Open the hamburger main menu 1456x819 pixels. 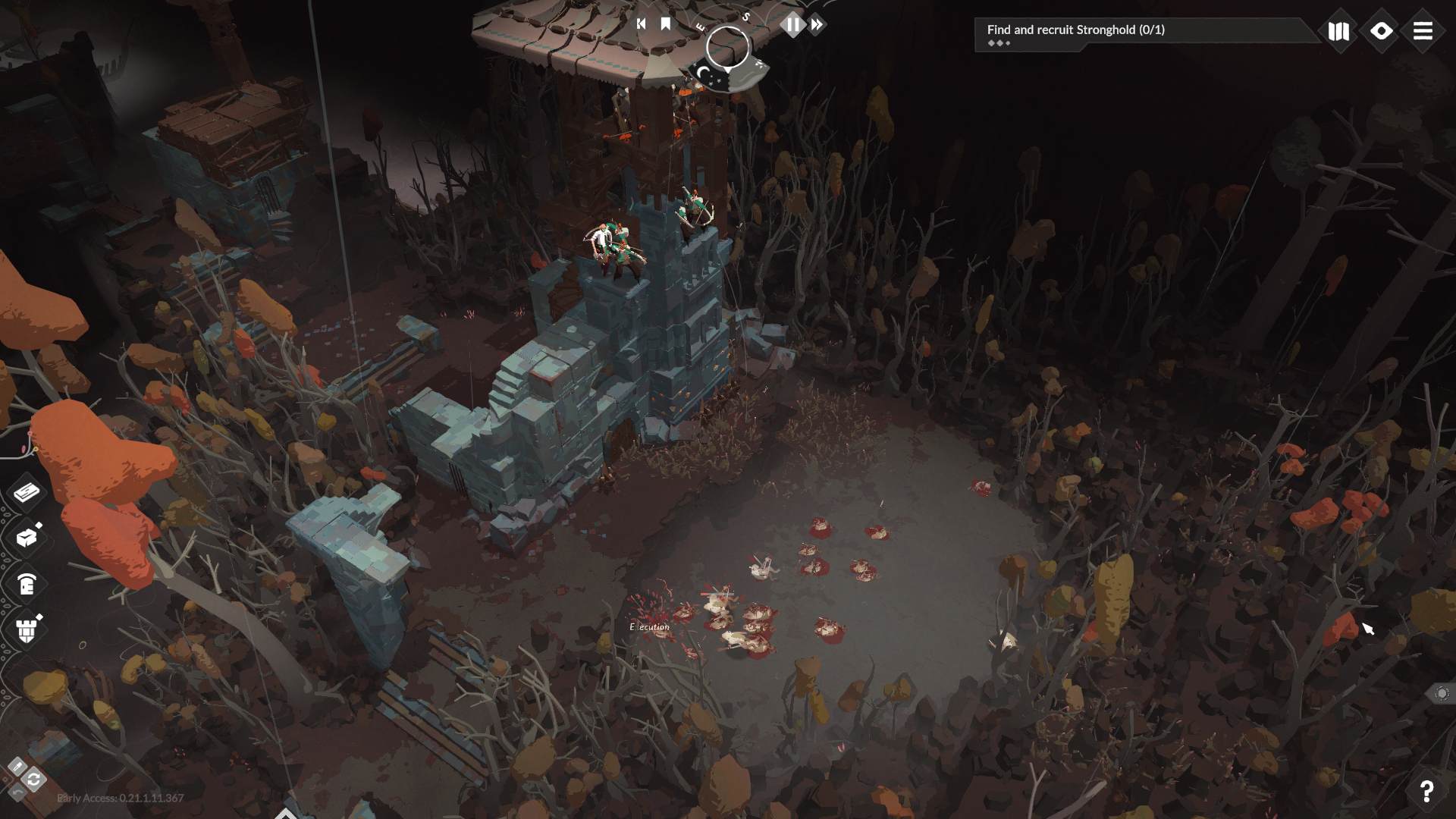point(1423,31)
